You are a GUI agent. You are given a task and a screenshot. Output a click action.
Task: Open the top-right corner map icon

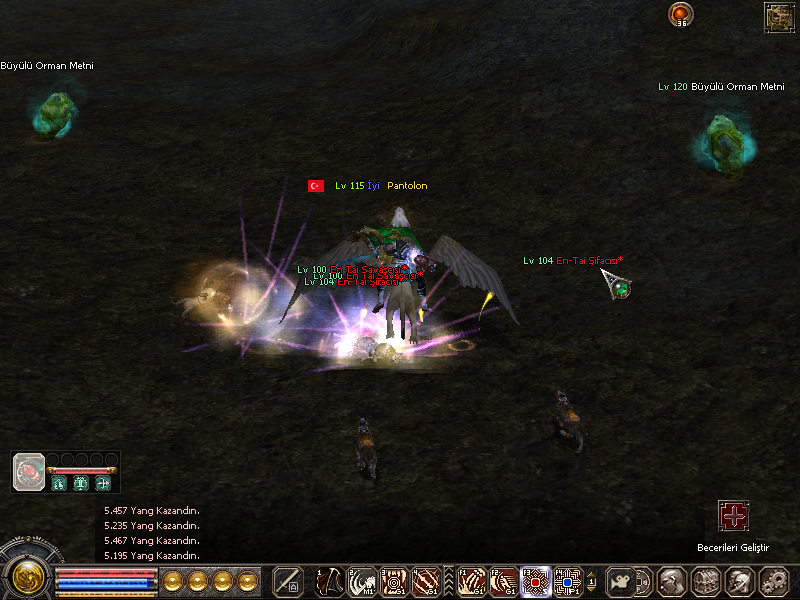(x=778, y=16)
